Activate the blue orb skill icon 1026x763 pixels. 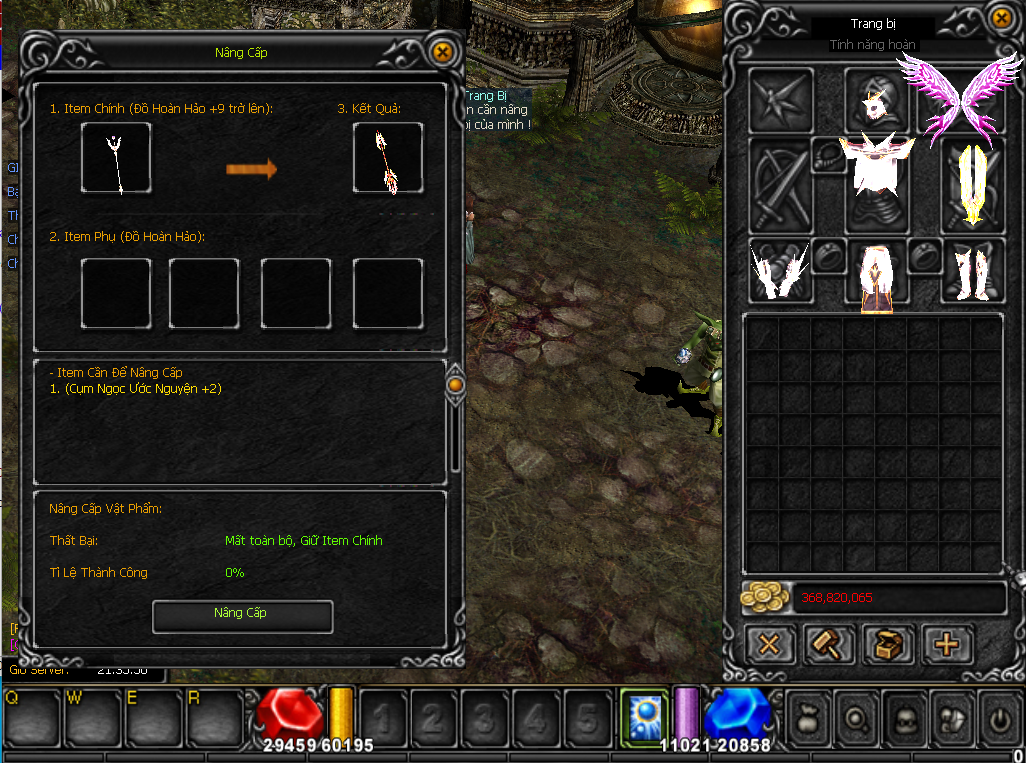[644, 717]
